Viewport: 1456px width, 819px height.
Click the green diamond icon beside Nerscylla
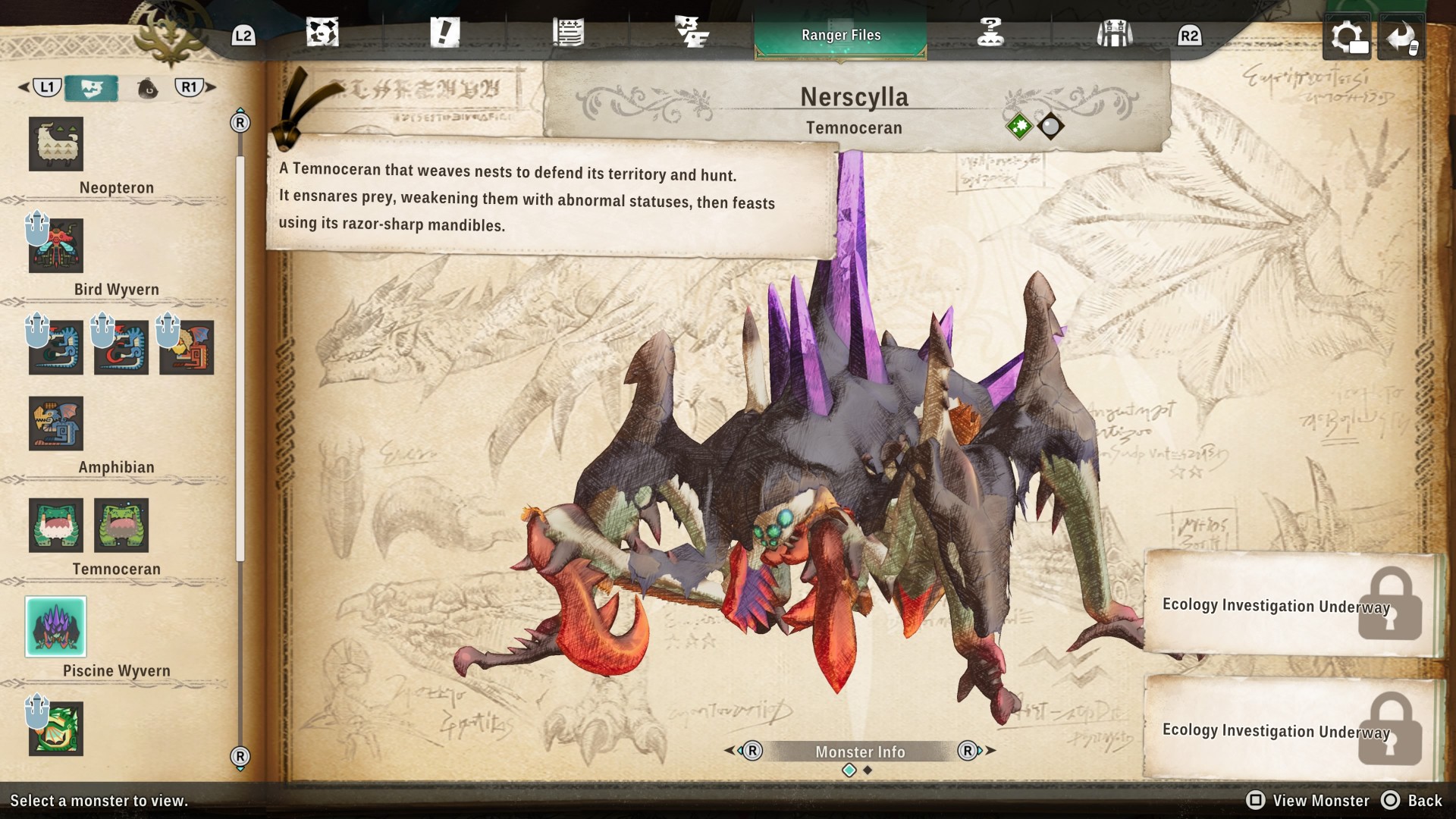(1019, 127)
